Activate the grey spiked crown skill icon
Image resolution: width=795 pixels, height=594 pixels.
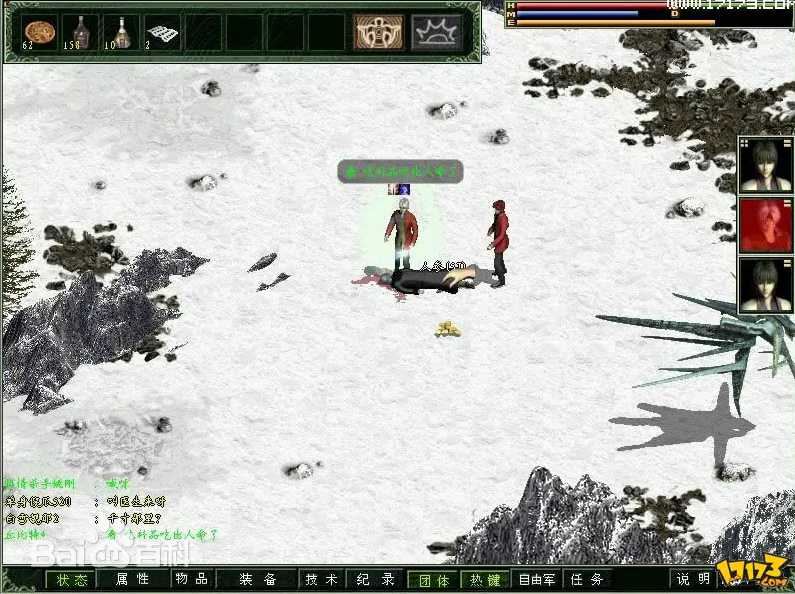437,31
